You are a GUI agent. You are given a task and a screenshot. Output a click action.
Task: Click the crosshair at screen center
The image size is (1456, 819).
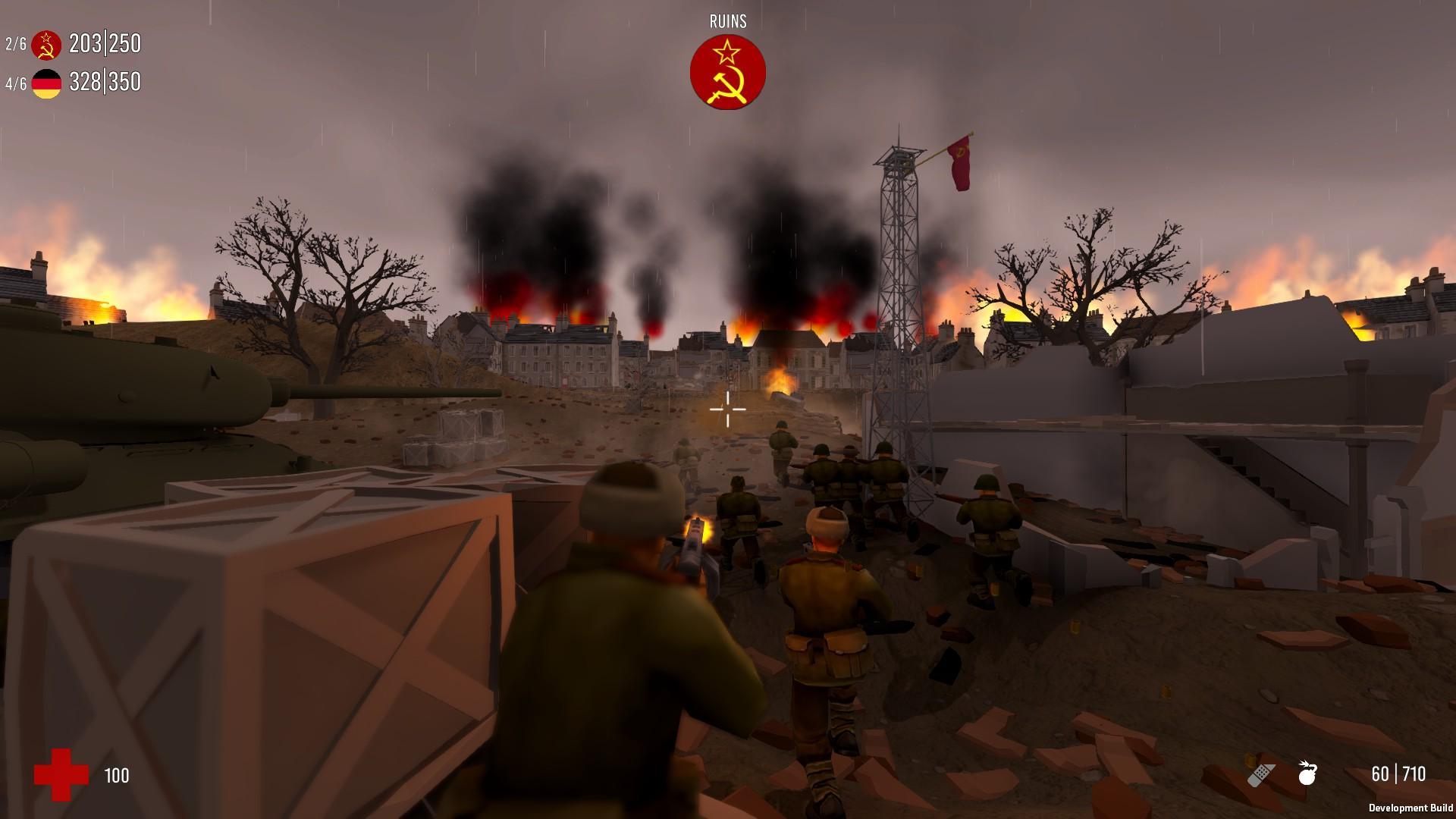pos(726,409)
